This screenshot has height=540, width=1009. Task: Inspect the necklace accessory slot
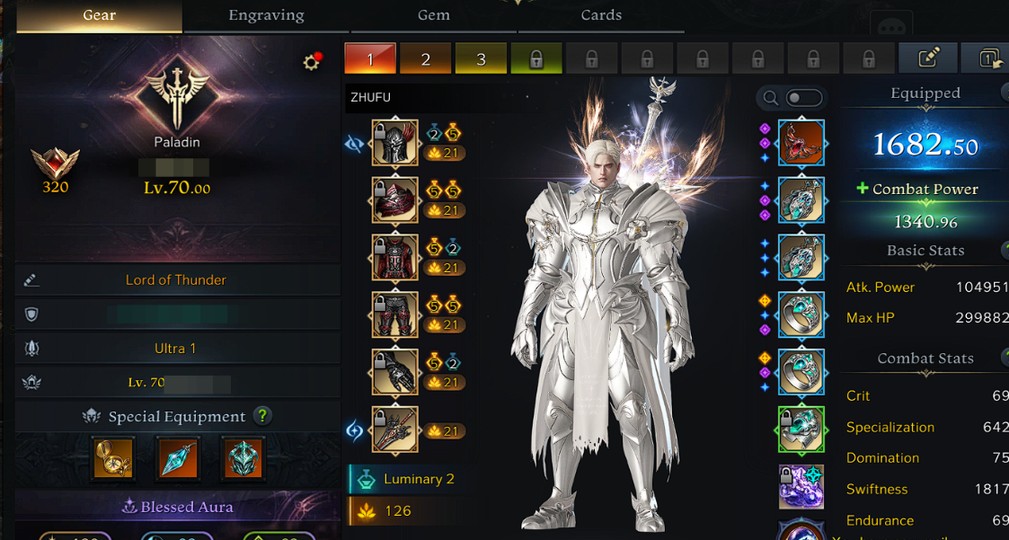point(801,143)
